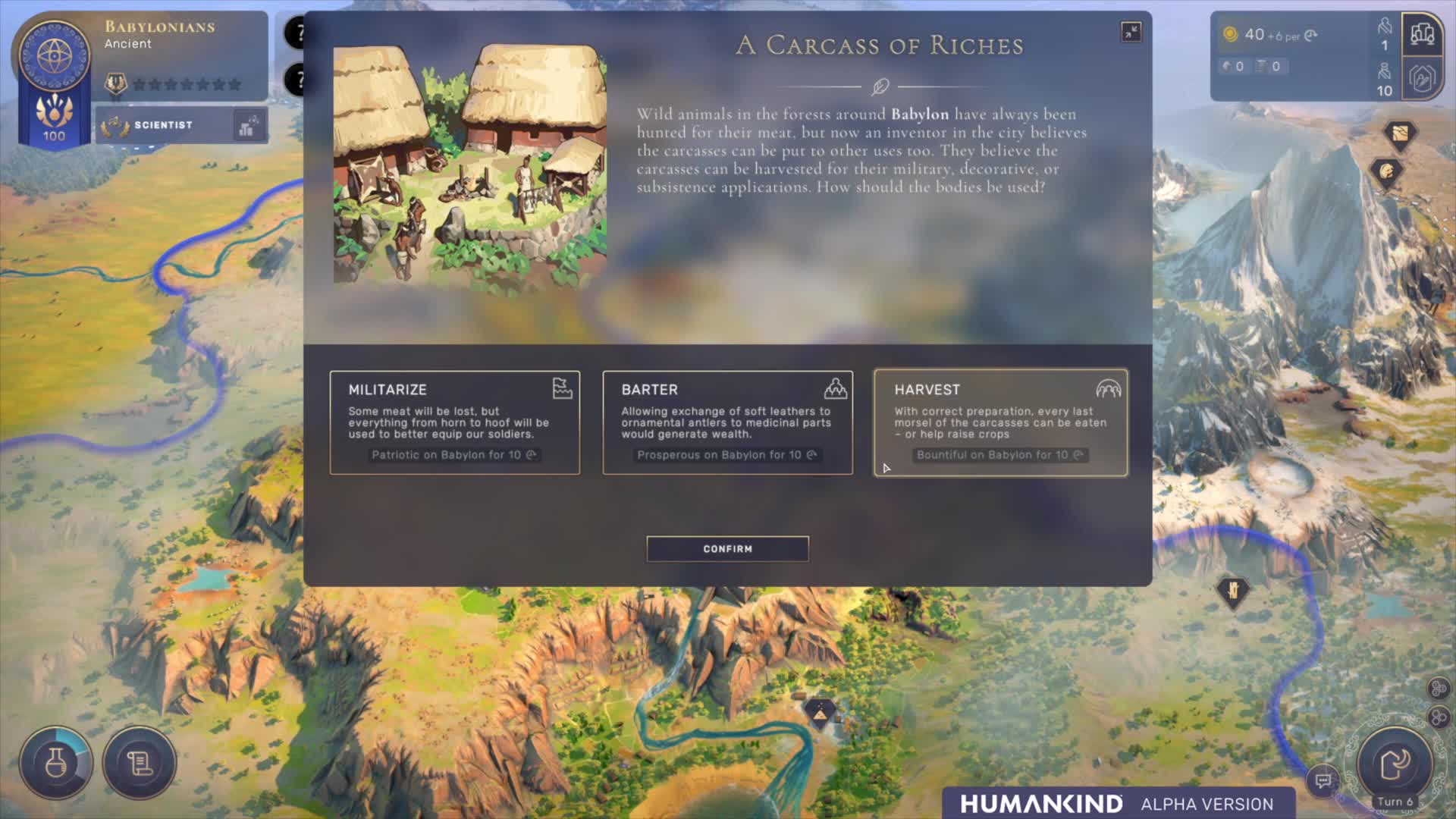Click the Scientist affinity panel
The height and width of the screenshot is (819, 1456).
[181, 125]
